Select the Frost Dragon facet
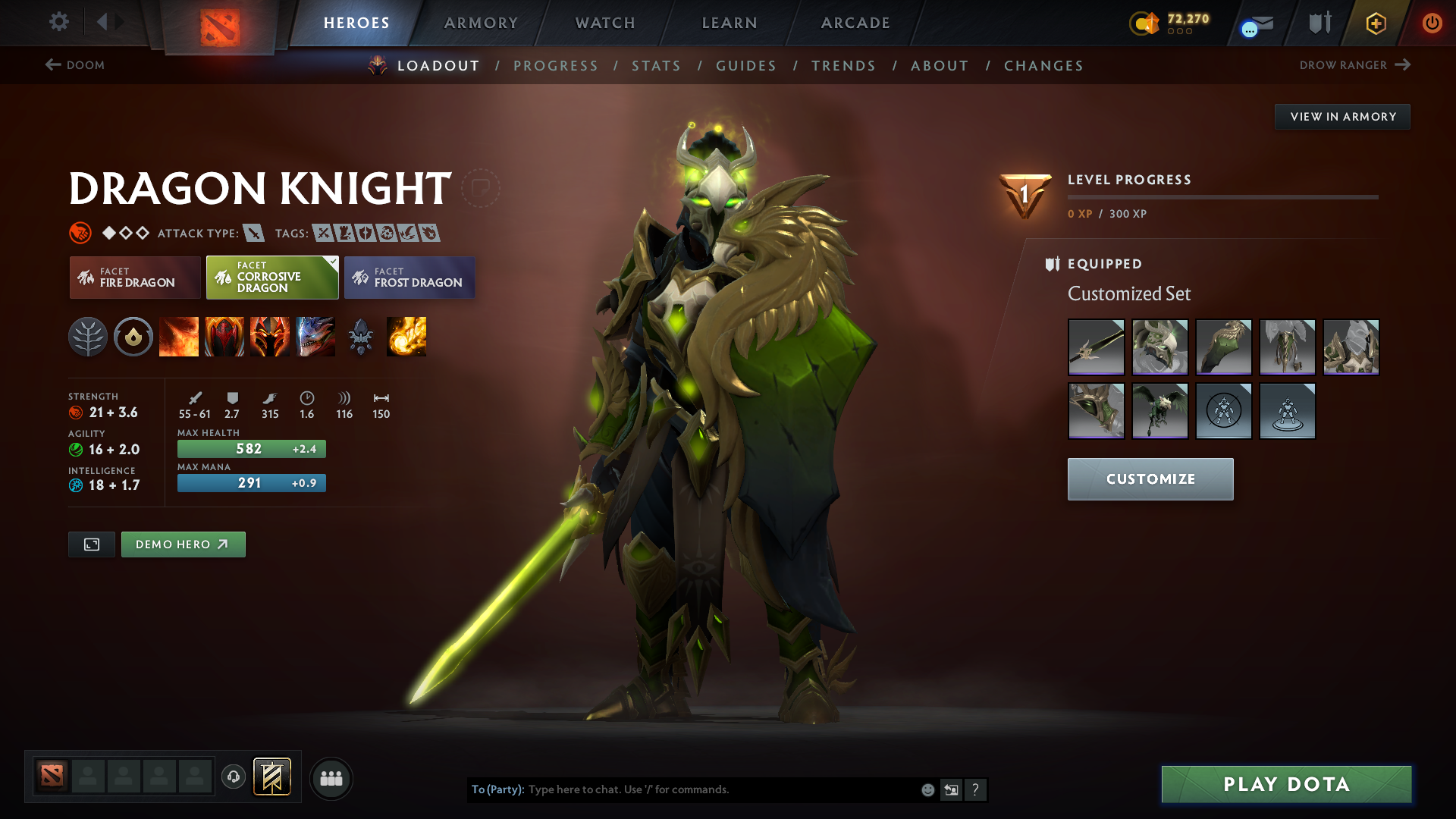 (409, 278)
